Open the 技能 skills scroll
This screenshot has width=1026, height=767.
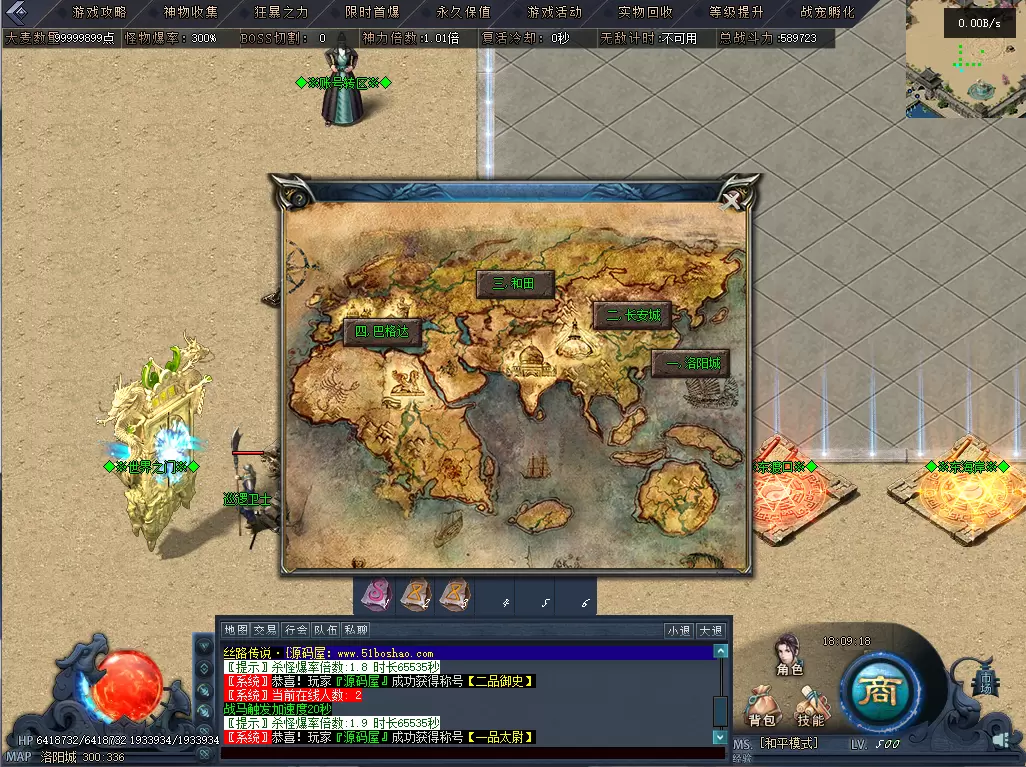coord(811,706)
